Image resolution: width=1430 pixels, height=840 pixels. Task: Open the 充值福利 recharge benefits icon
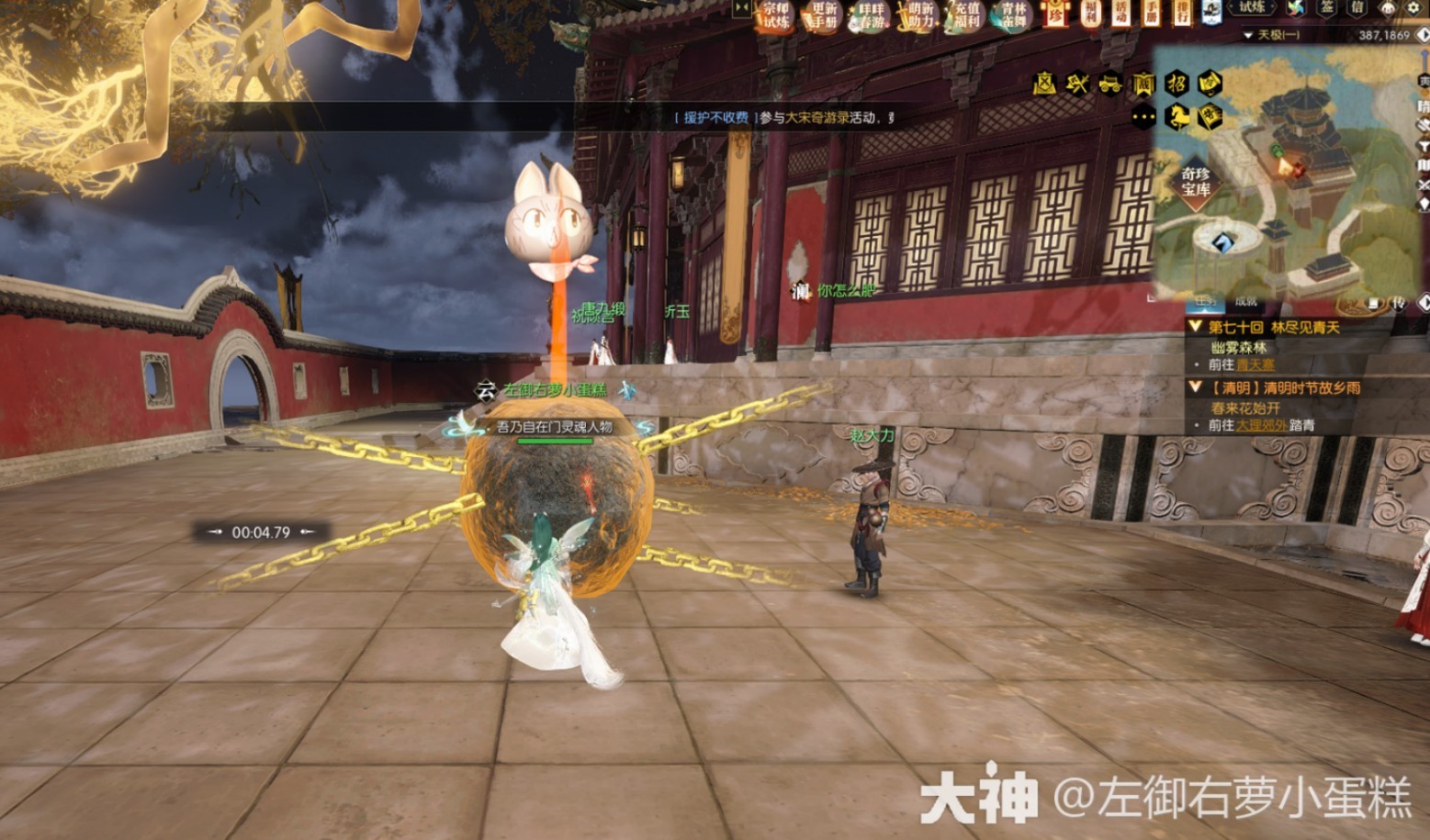pyautogui.click(x=968, y=16)
